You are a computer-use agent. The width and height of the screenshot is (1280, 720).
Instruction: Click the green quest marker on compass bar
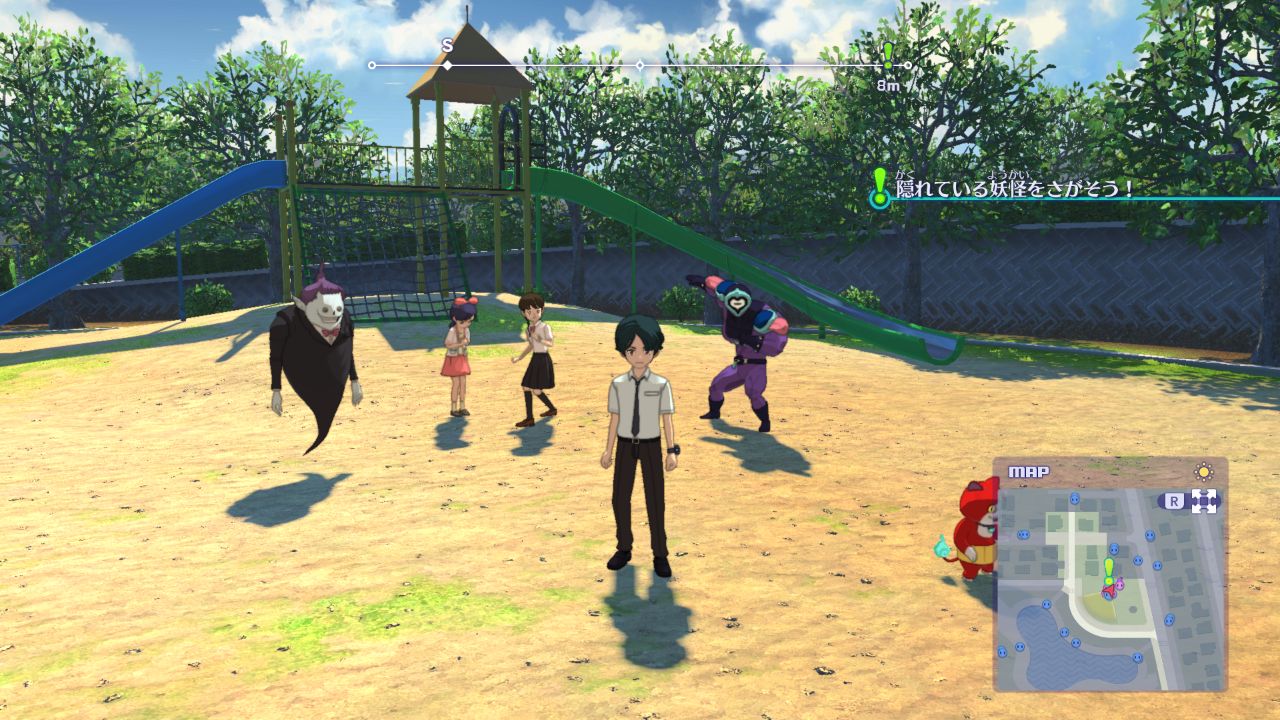click(x=887, y=57)
